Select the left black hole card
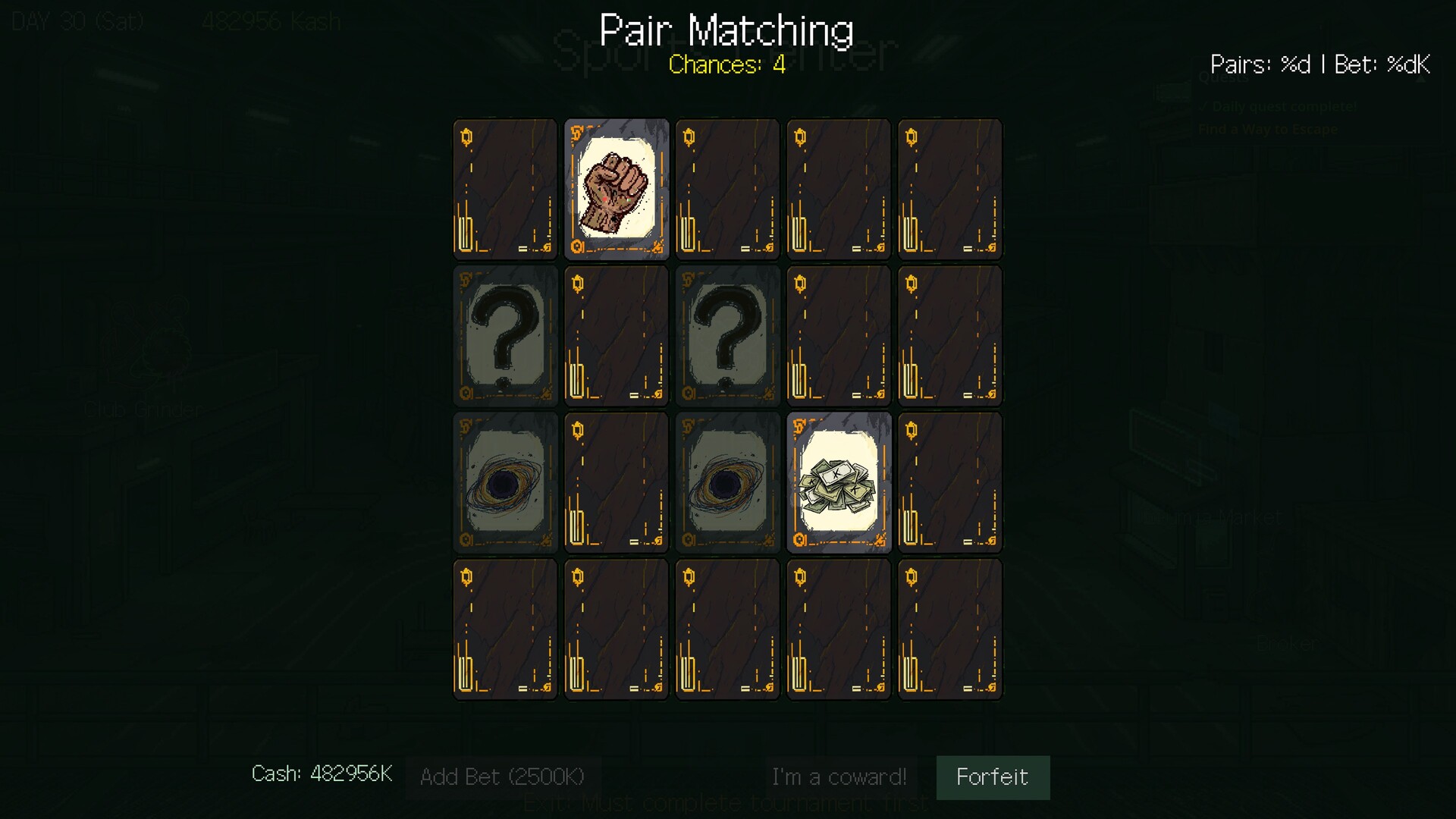 click(504, 482)
